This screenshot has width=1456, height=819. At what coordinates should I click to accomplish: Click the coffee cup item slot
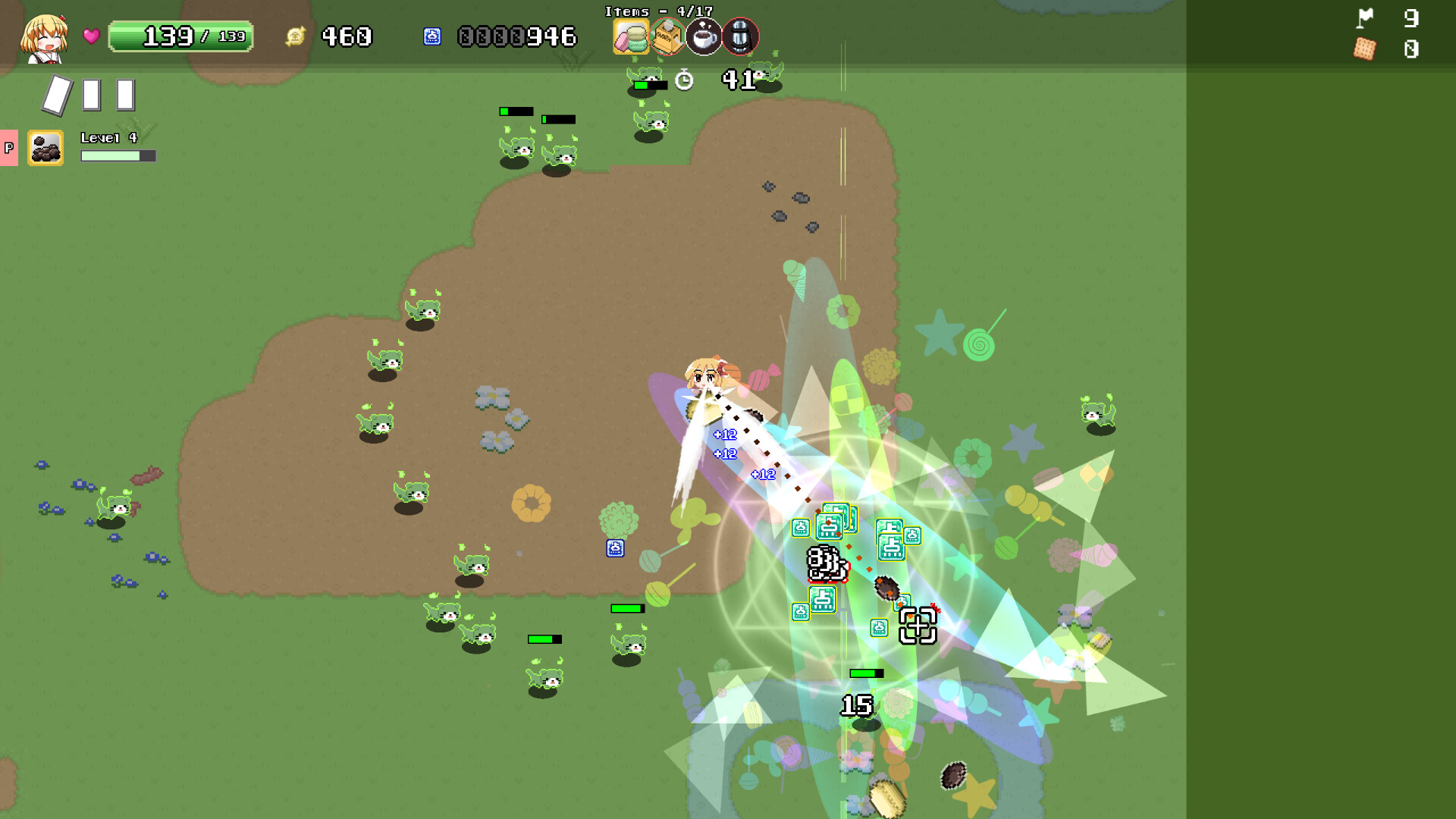pyautogui.click(x=702, y=36)
